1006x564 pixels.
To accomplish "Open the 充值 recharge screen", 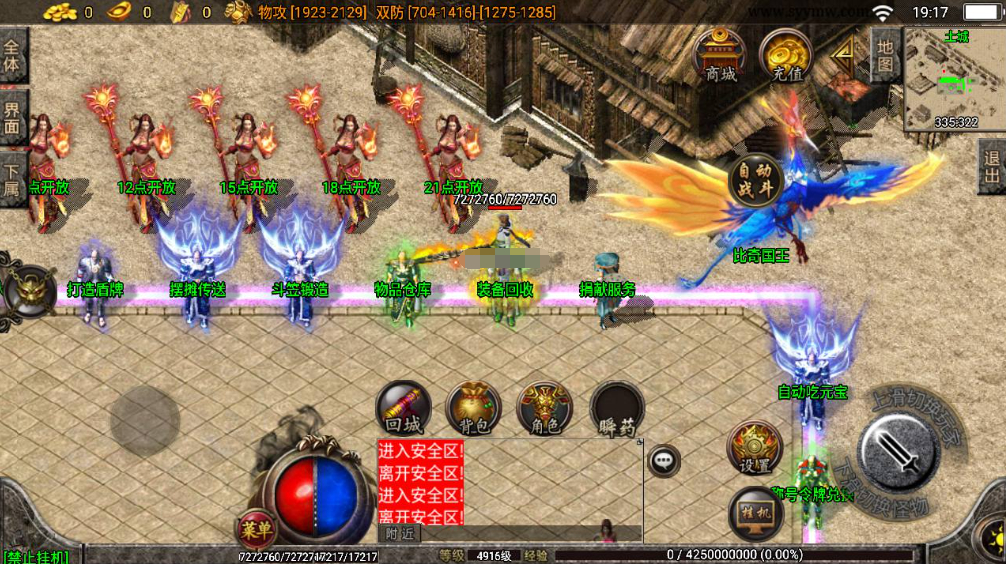I will coord(786,55).
